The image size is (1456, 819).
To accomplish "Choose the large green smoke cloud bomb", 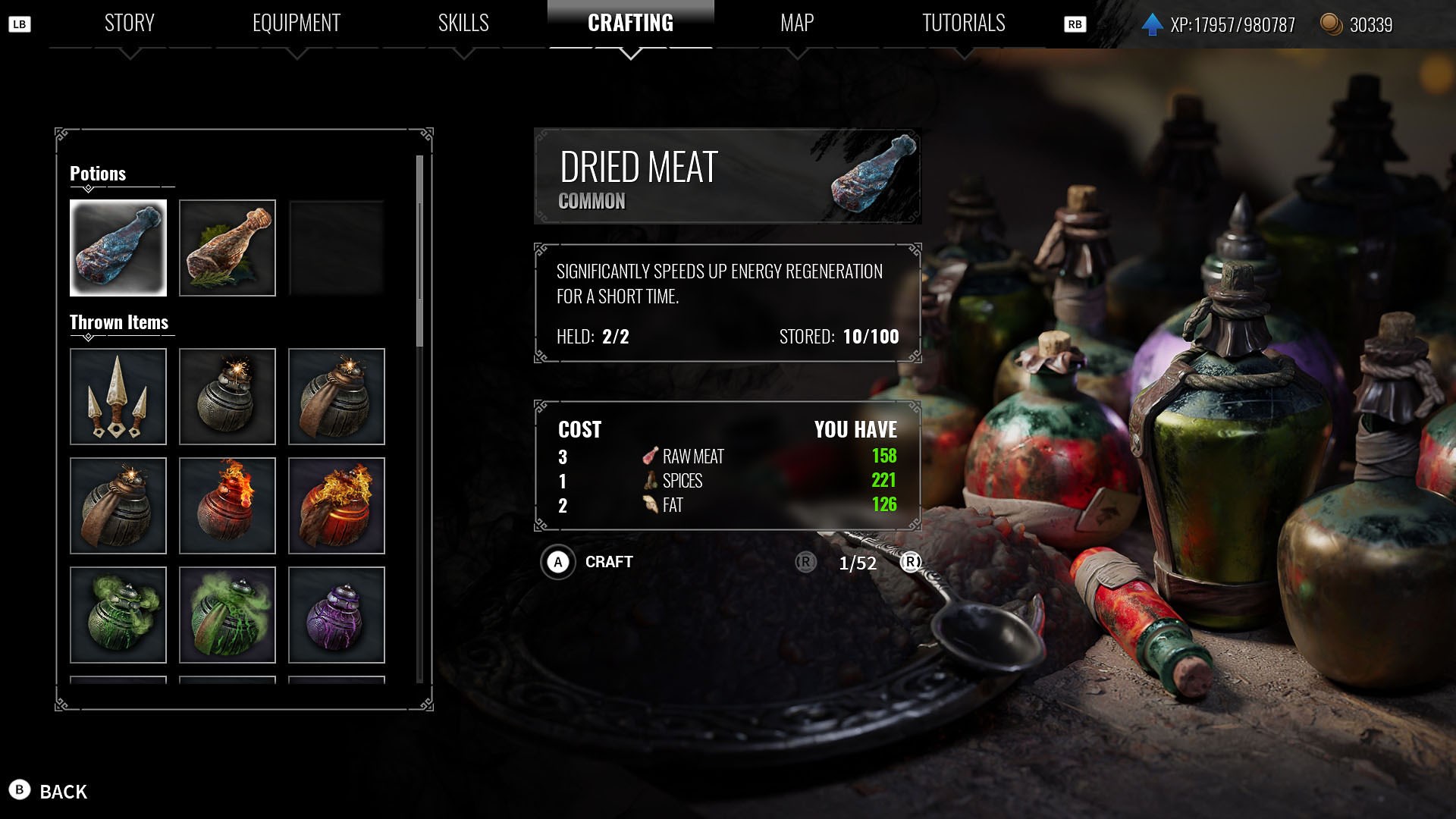I will 227,615.
